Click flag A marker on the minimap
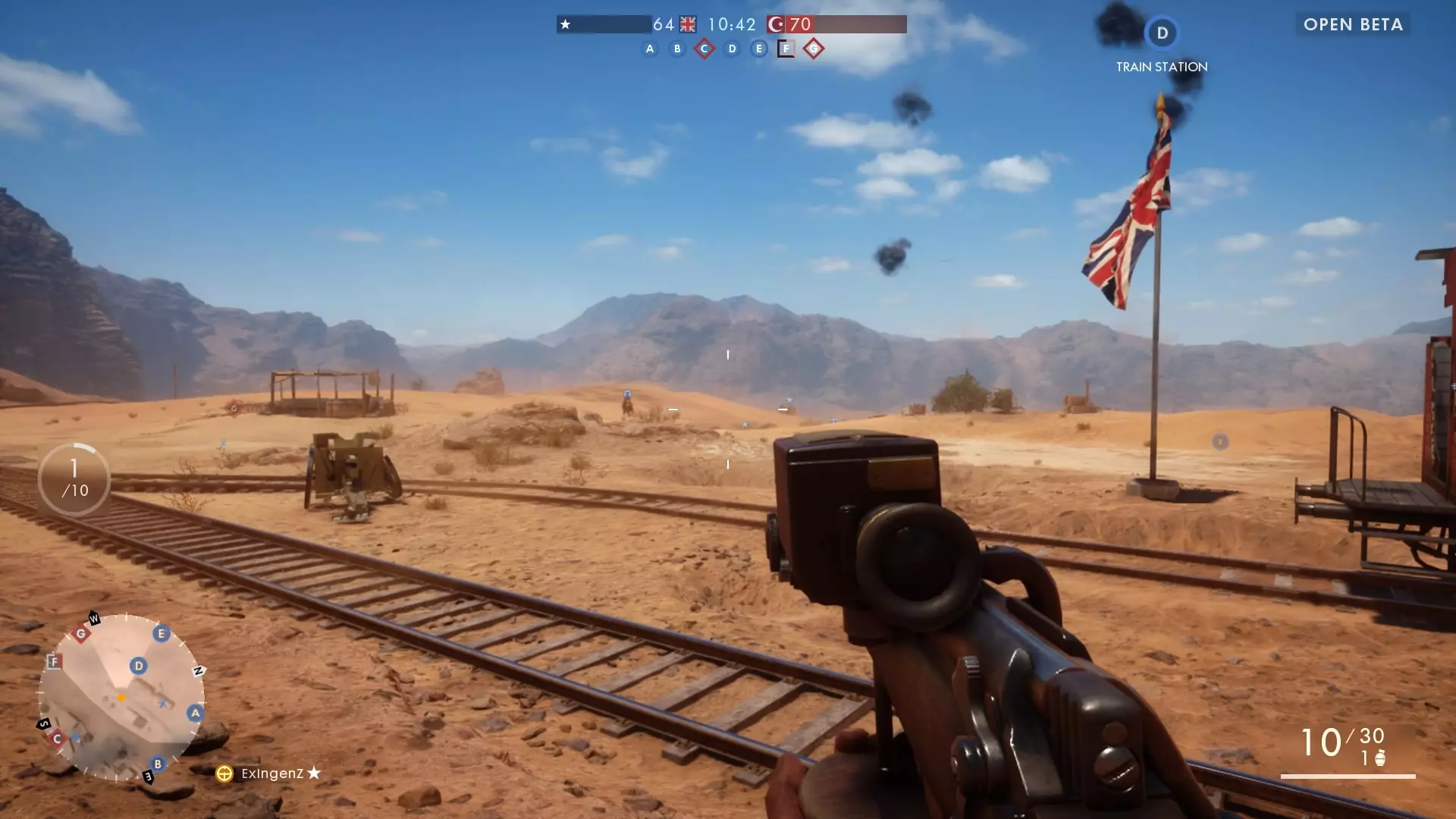Viewport: 1456px width, 819px height. tap(196, 713)
